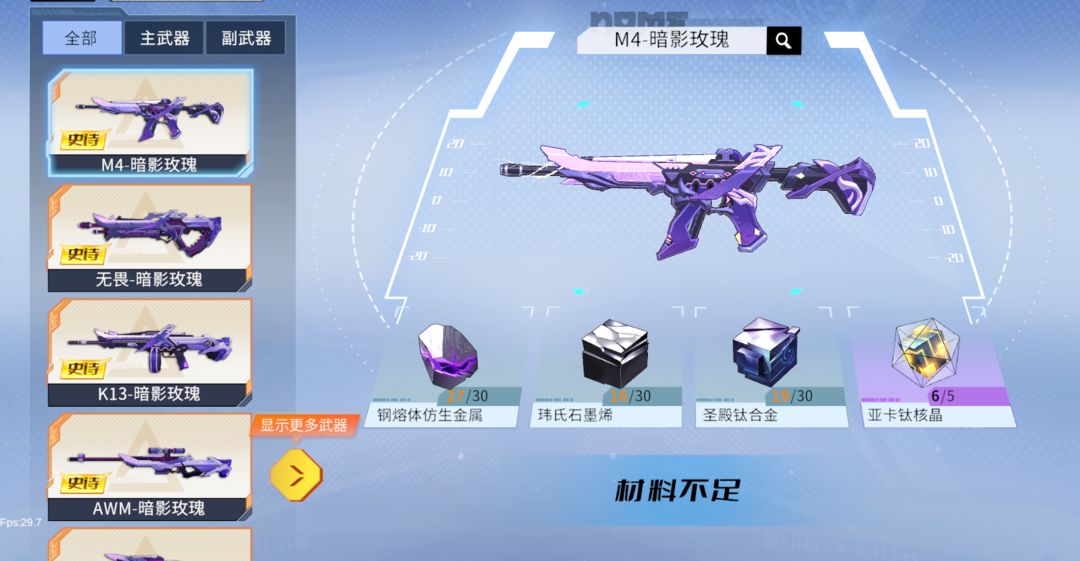
Task: Click the yellow arrow to show more weapons
Action: coord(296,476)
